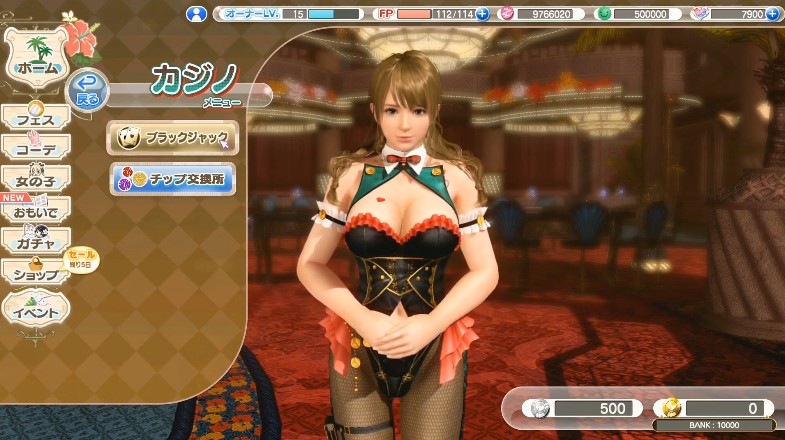Open the チップ交換所 chip exchange

click(x=173, y=179)
